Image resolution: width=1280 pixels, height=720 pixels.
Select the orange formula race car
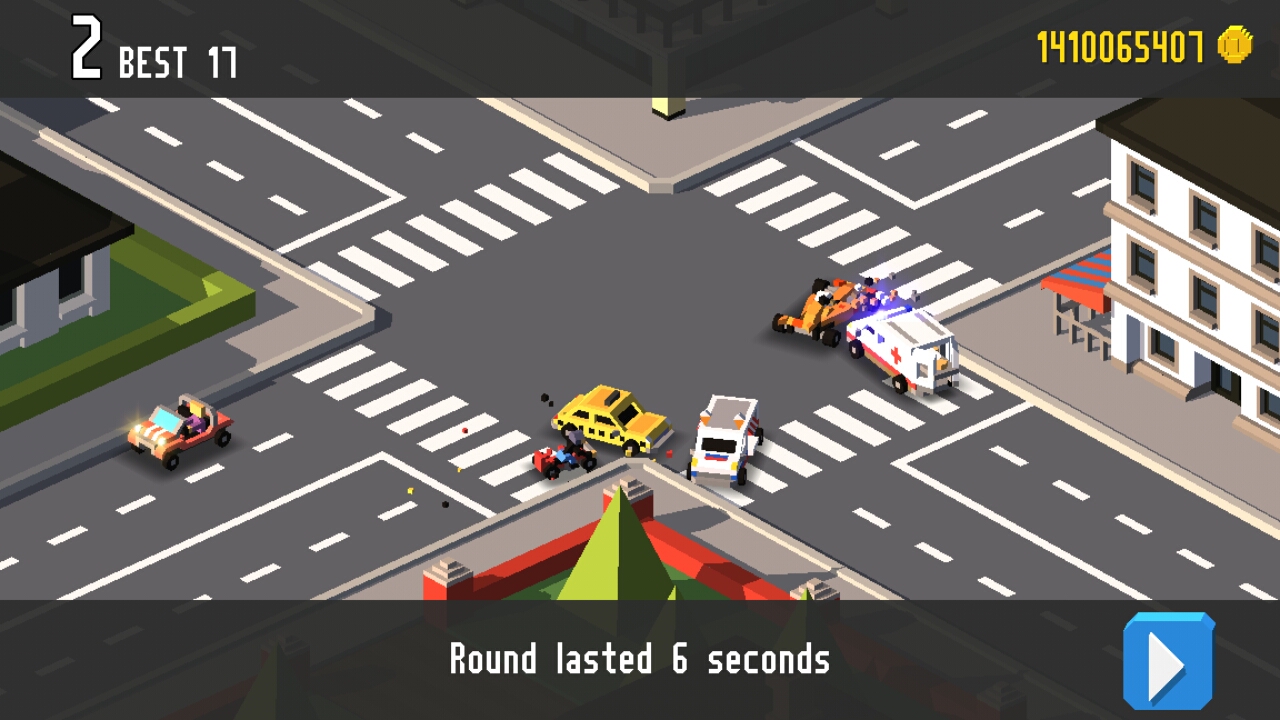815,305
